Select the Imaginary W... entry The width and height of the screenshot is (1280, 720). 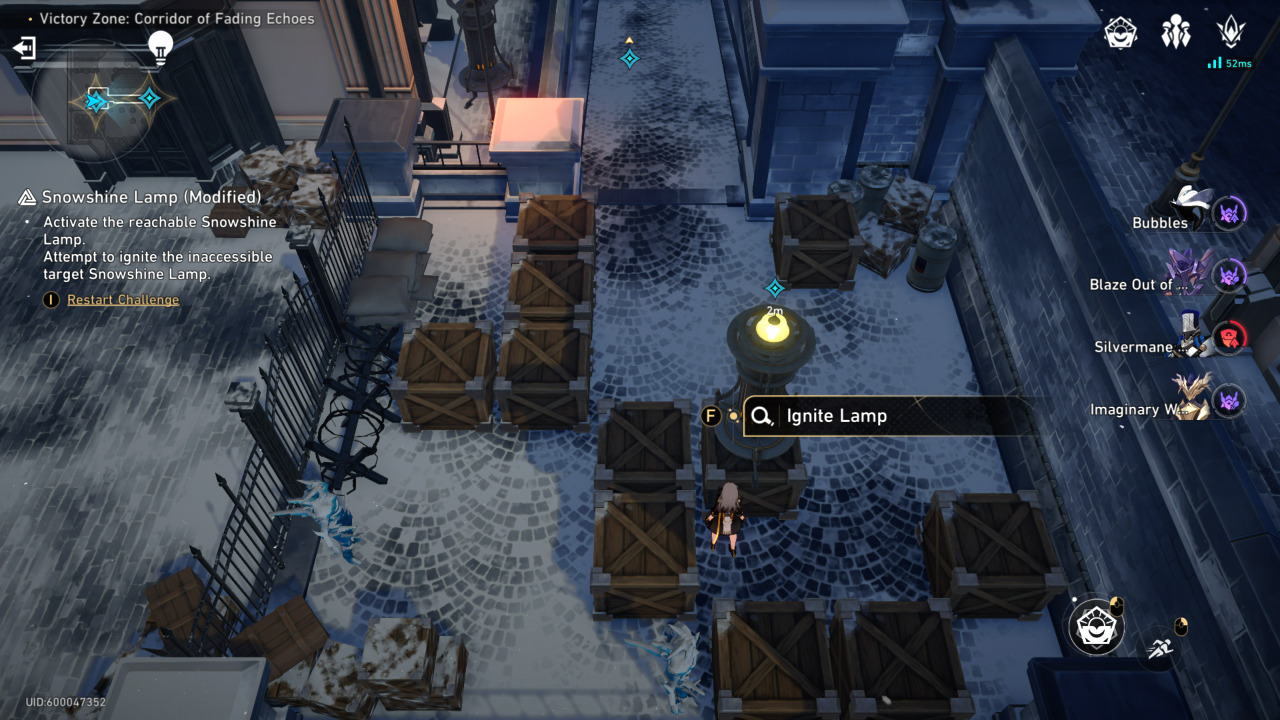(1166, 403)
